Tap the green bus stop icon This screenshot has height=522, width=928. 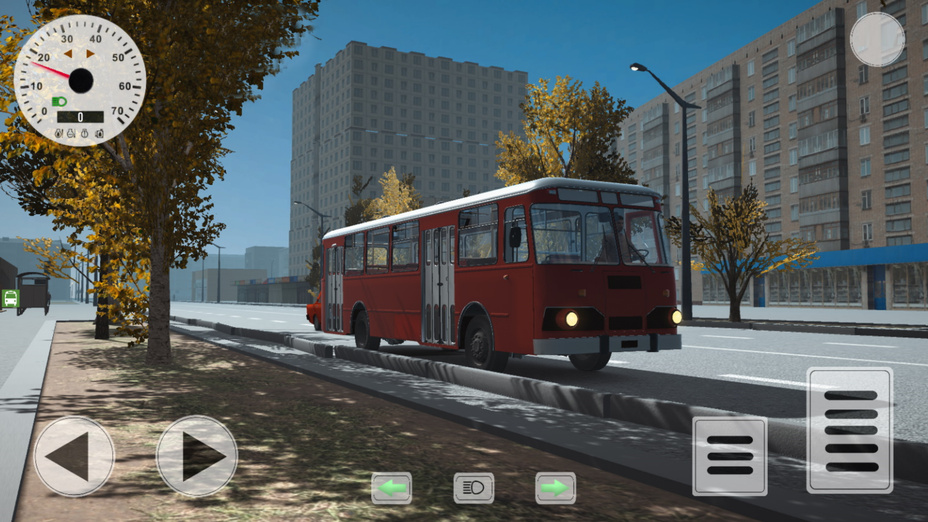pos(10,298)
